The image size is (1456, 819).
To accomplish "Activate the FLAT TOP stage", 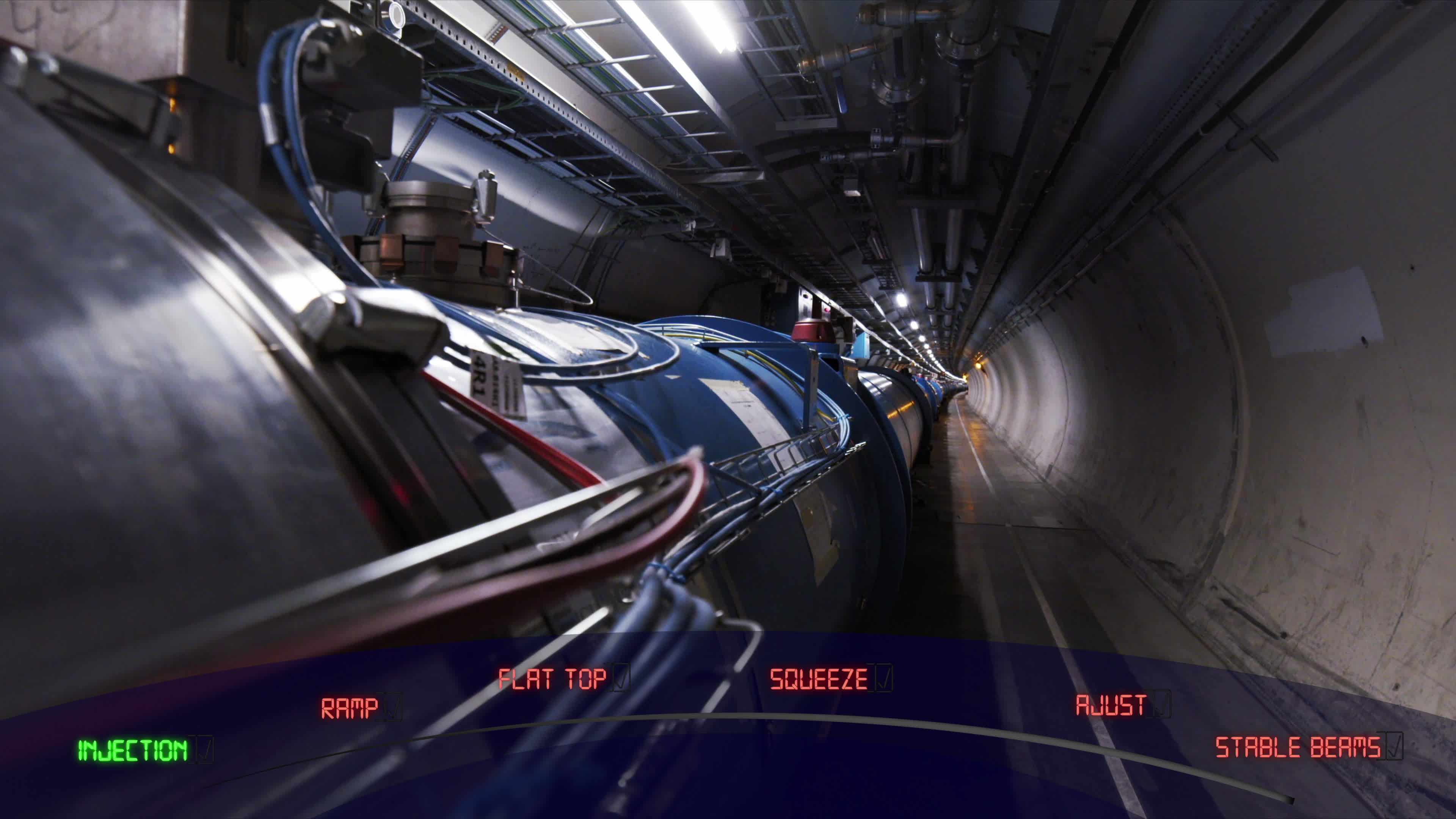I will pos(552,679).
